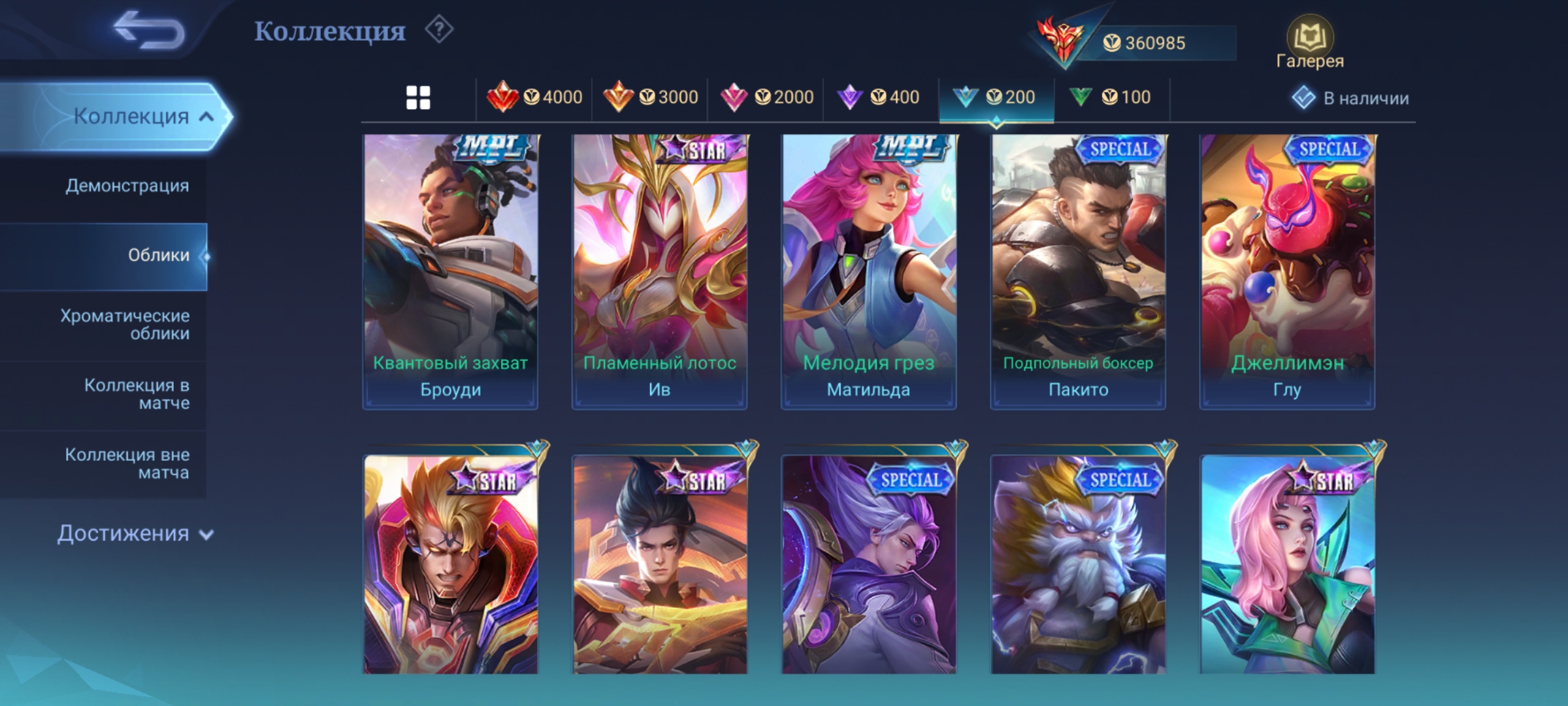Open Хроматические облики section
Image resolution: width=1568 pixels, height=706 pixels.
click(x=125, y=324)
